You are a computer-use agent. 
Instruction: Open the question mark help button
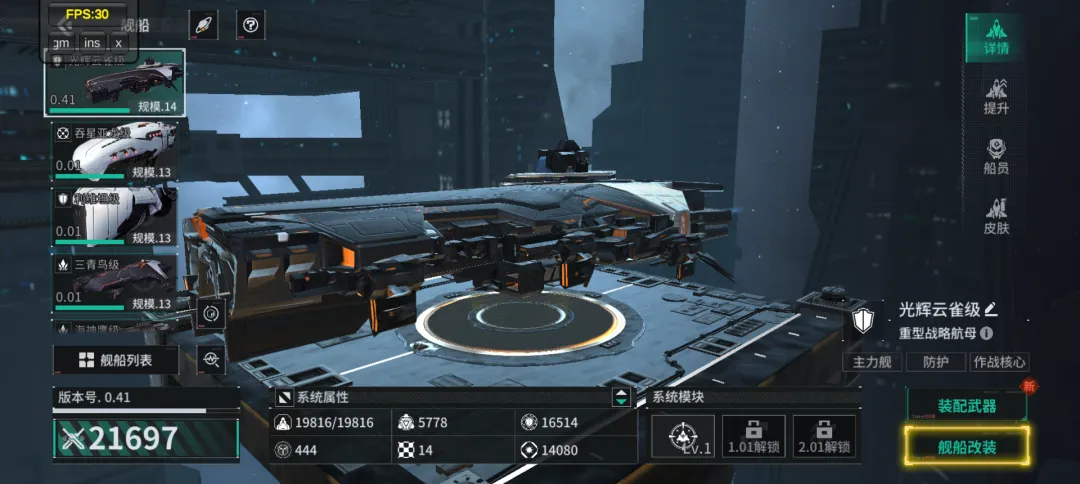251,26
